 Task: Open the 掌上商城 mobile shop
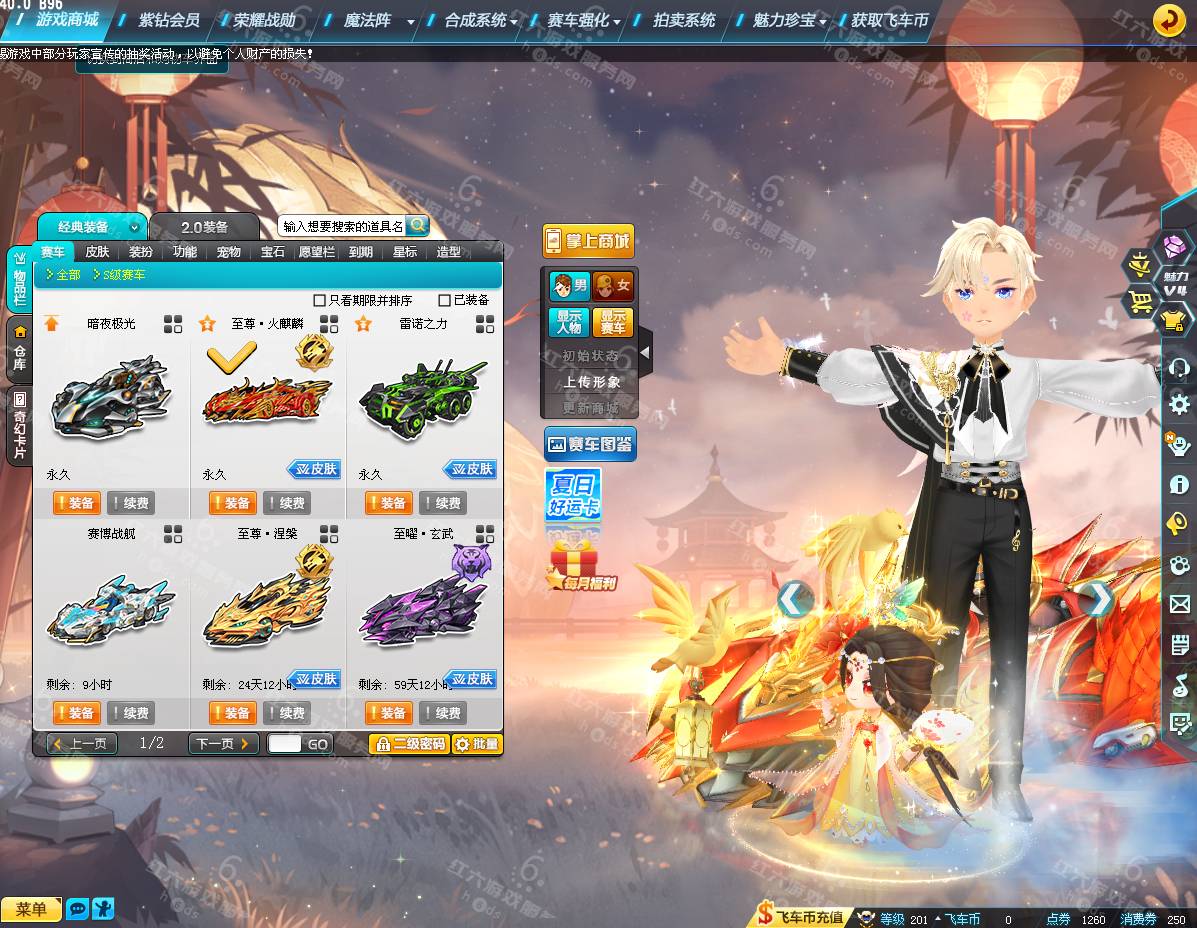589,241
